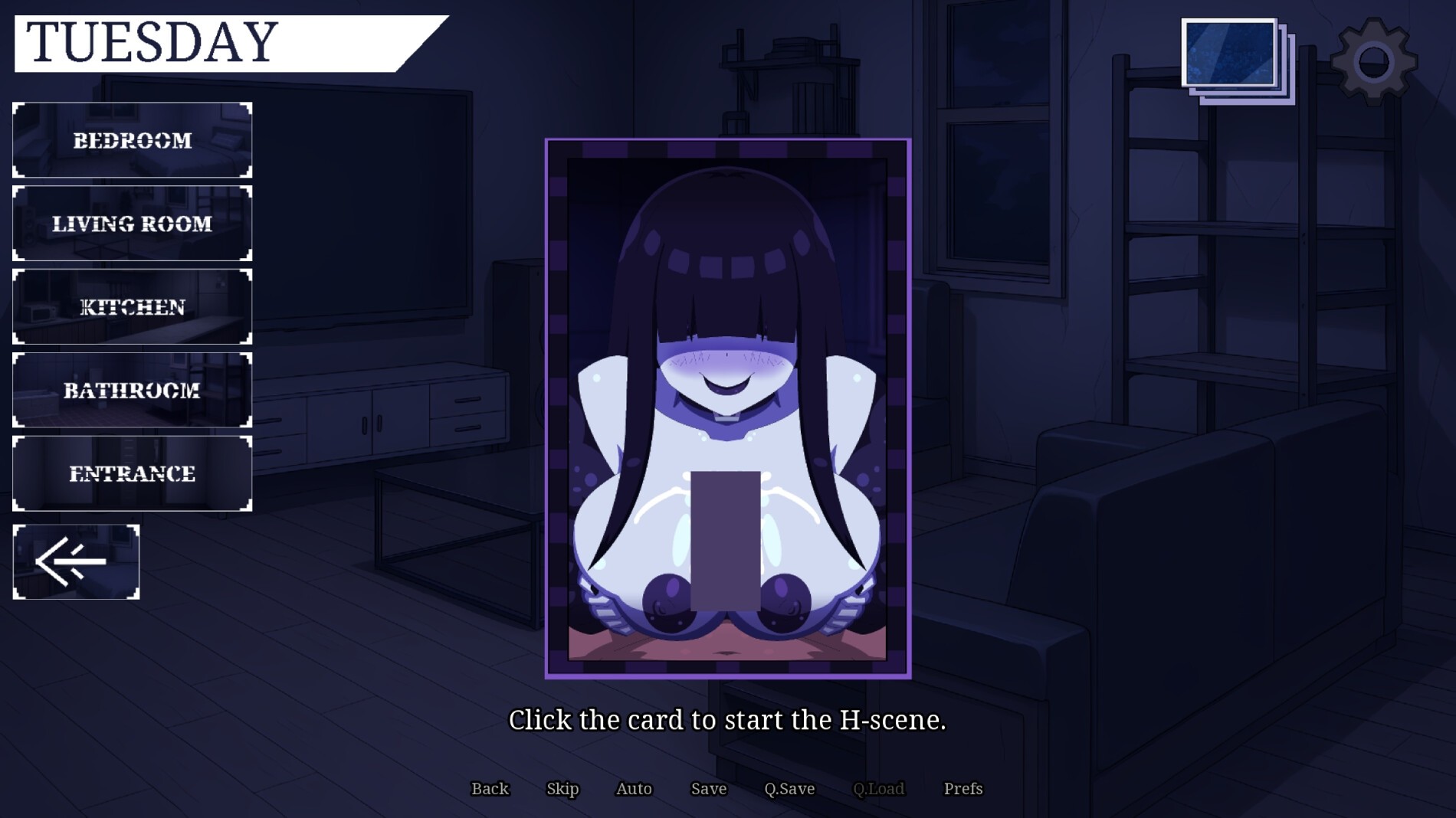Viewport: 1456px width, 818px height.
Task: Open the Save screen
Action: click(x=708, y=789)
